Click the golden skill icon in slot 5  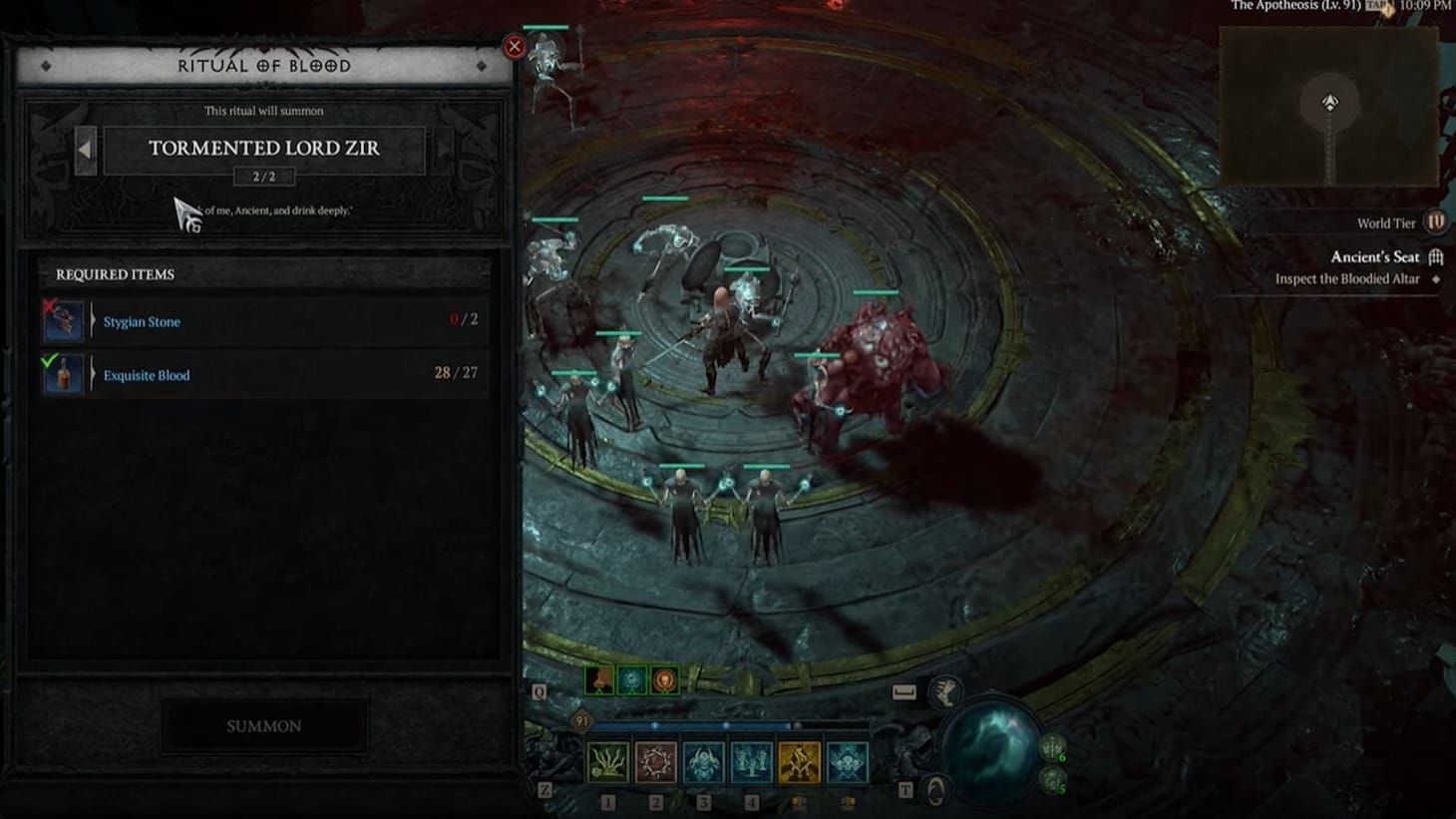tap(800, 762)
